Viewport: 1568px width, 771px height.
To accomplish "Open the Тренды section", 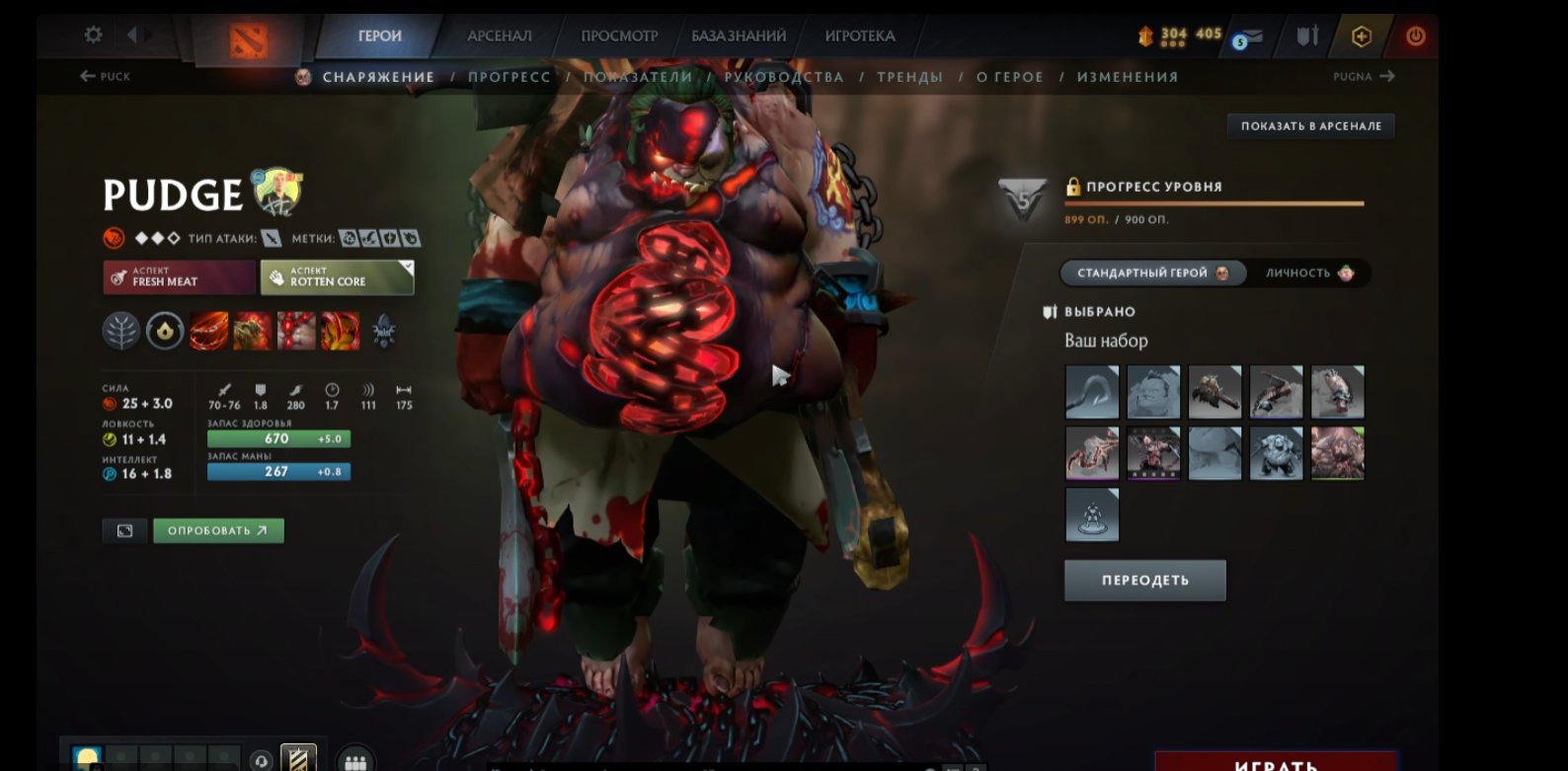I will (909, 77).
